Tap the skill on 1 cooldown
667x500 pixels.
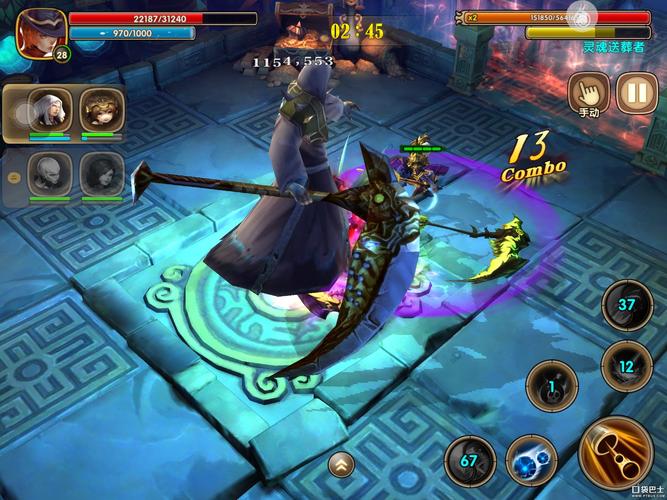tap(551, 384)
